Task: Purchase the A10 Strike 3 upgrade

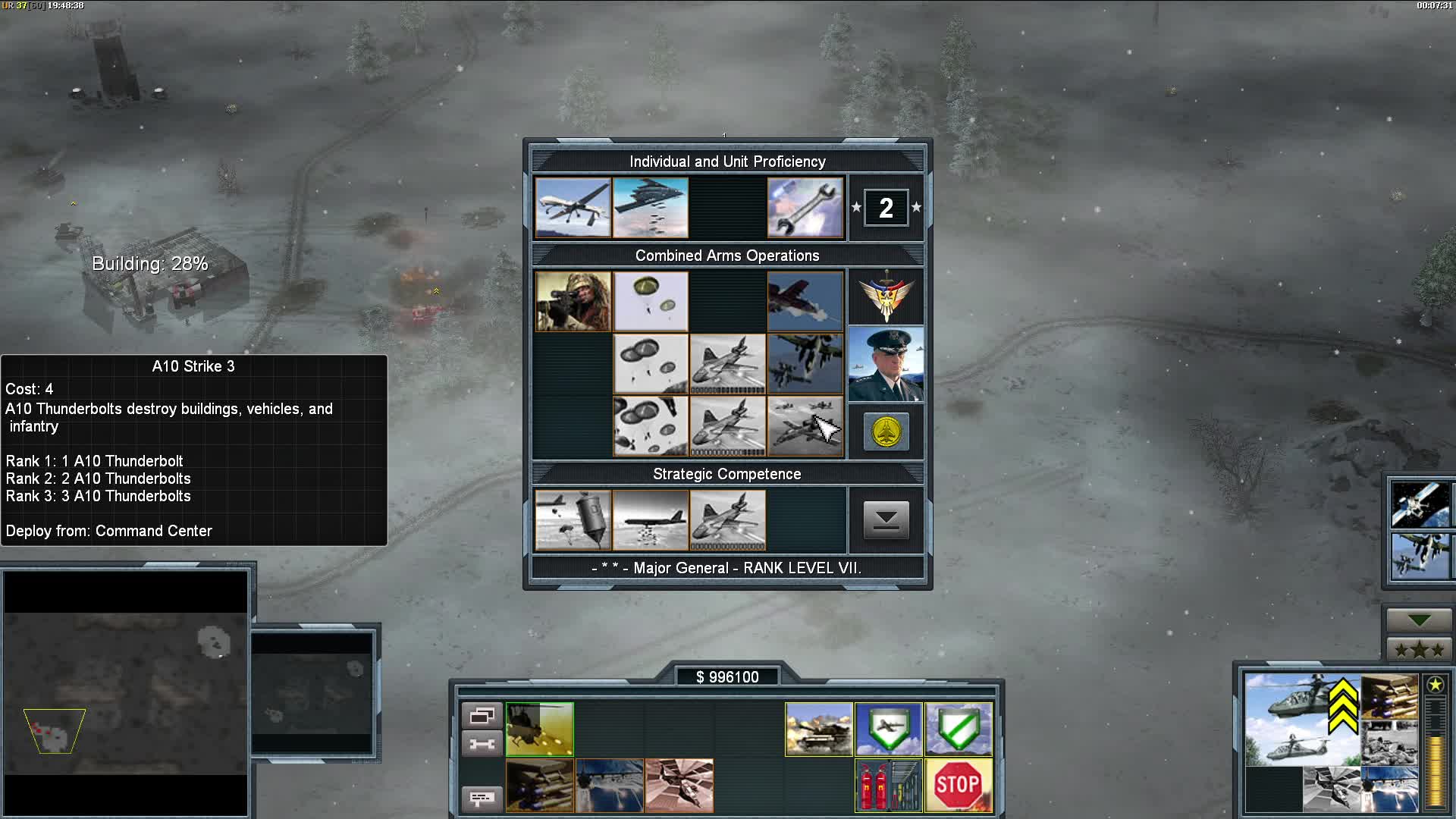Action: point(805,425)
